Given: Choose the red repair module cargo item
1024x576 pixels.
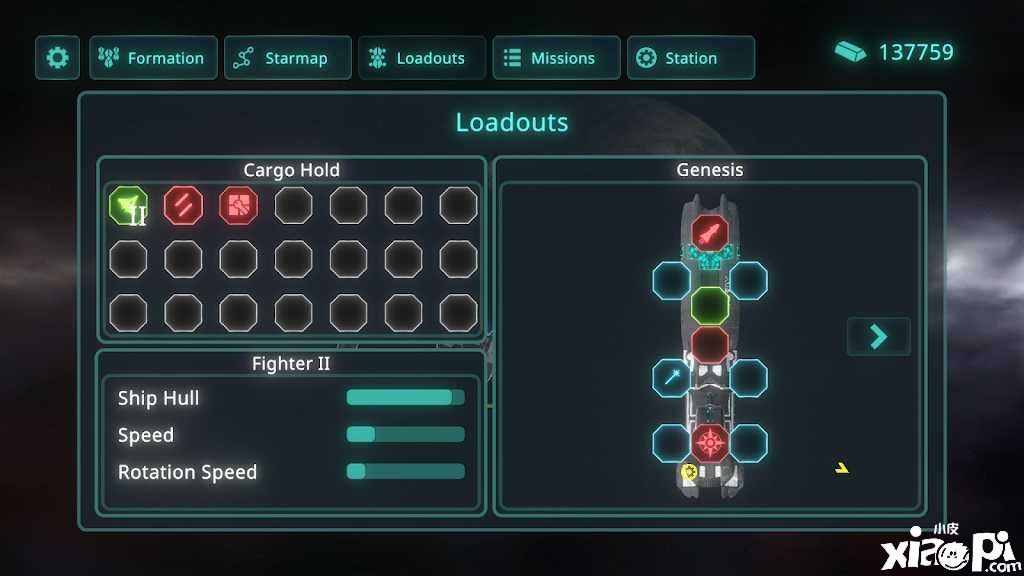Looking at the screenshot, I should click(238, 206).
